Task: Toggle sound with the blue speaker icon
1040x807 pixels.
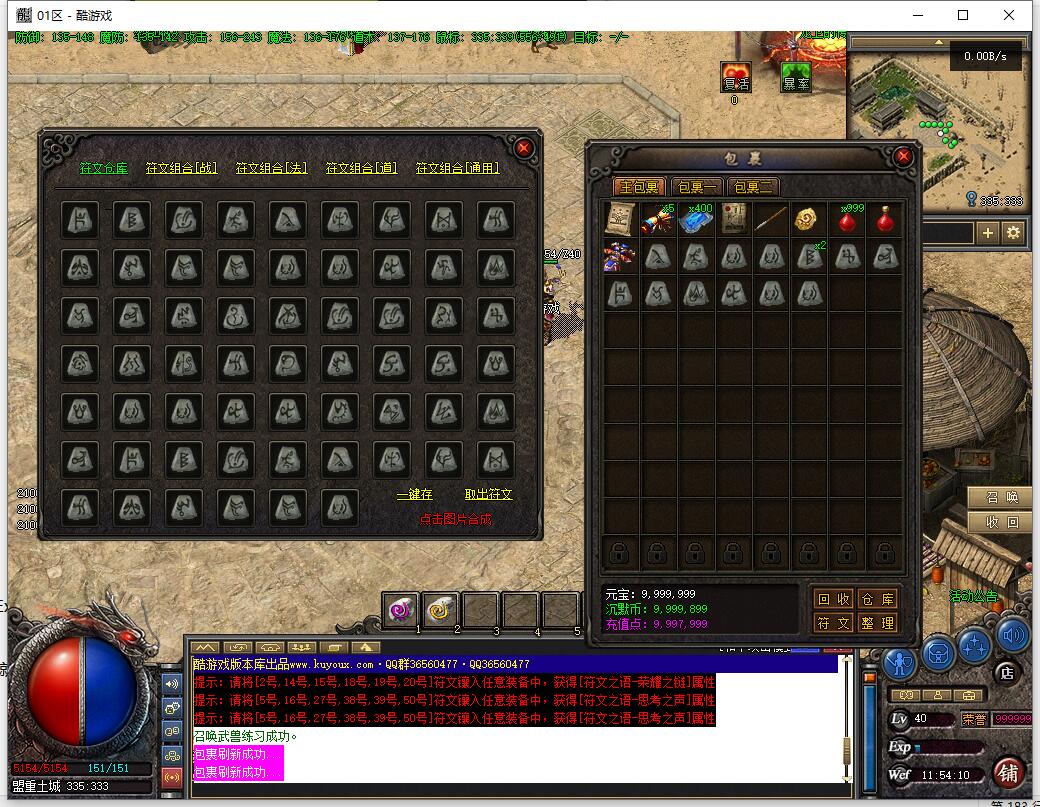Action: [1012, 634]
